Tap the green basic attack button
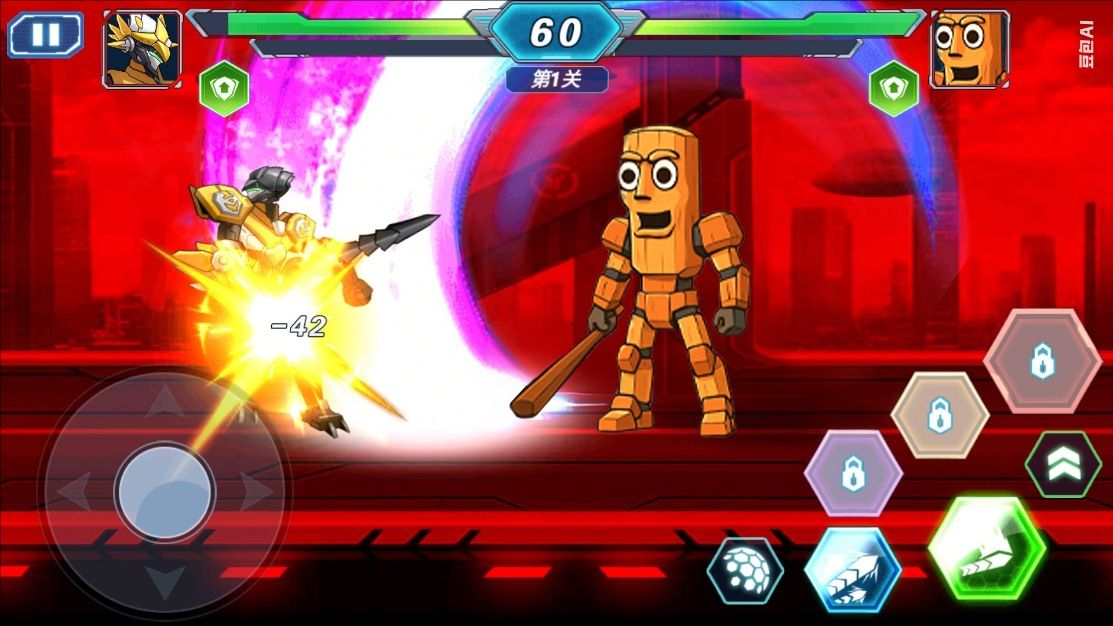This screenshot has width=1113, height=626. 986,549
